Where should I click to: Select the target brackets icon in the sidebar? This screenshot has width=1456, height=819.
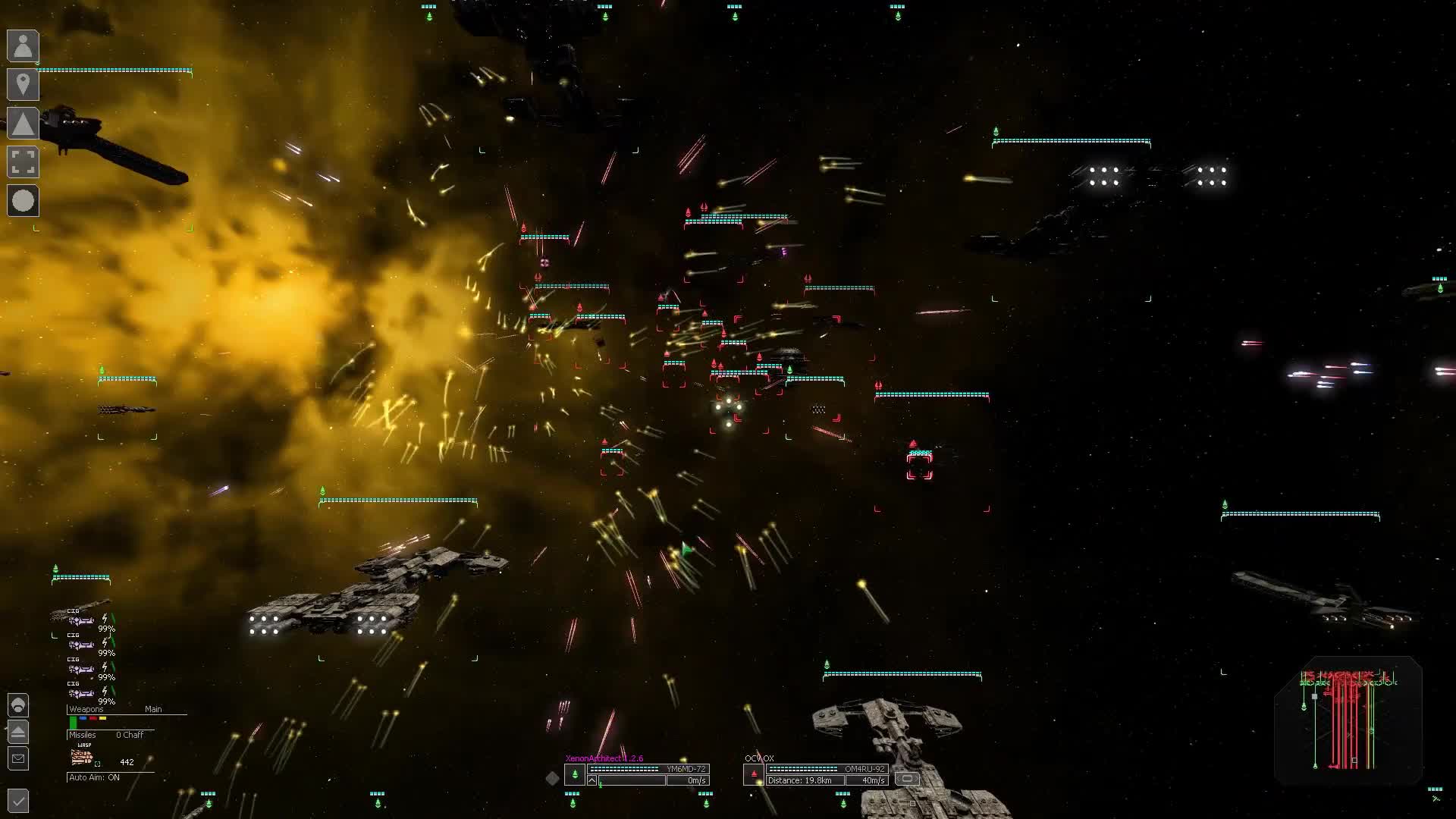point(23,163)
